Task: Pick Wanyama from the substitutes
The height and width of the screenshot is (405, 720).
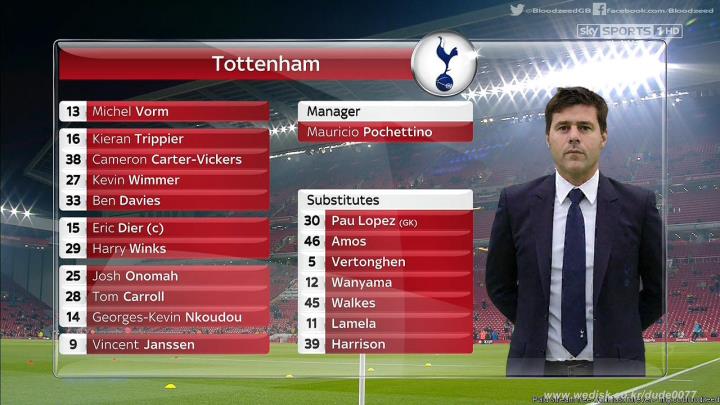Action: [x=385, y=283]
